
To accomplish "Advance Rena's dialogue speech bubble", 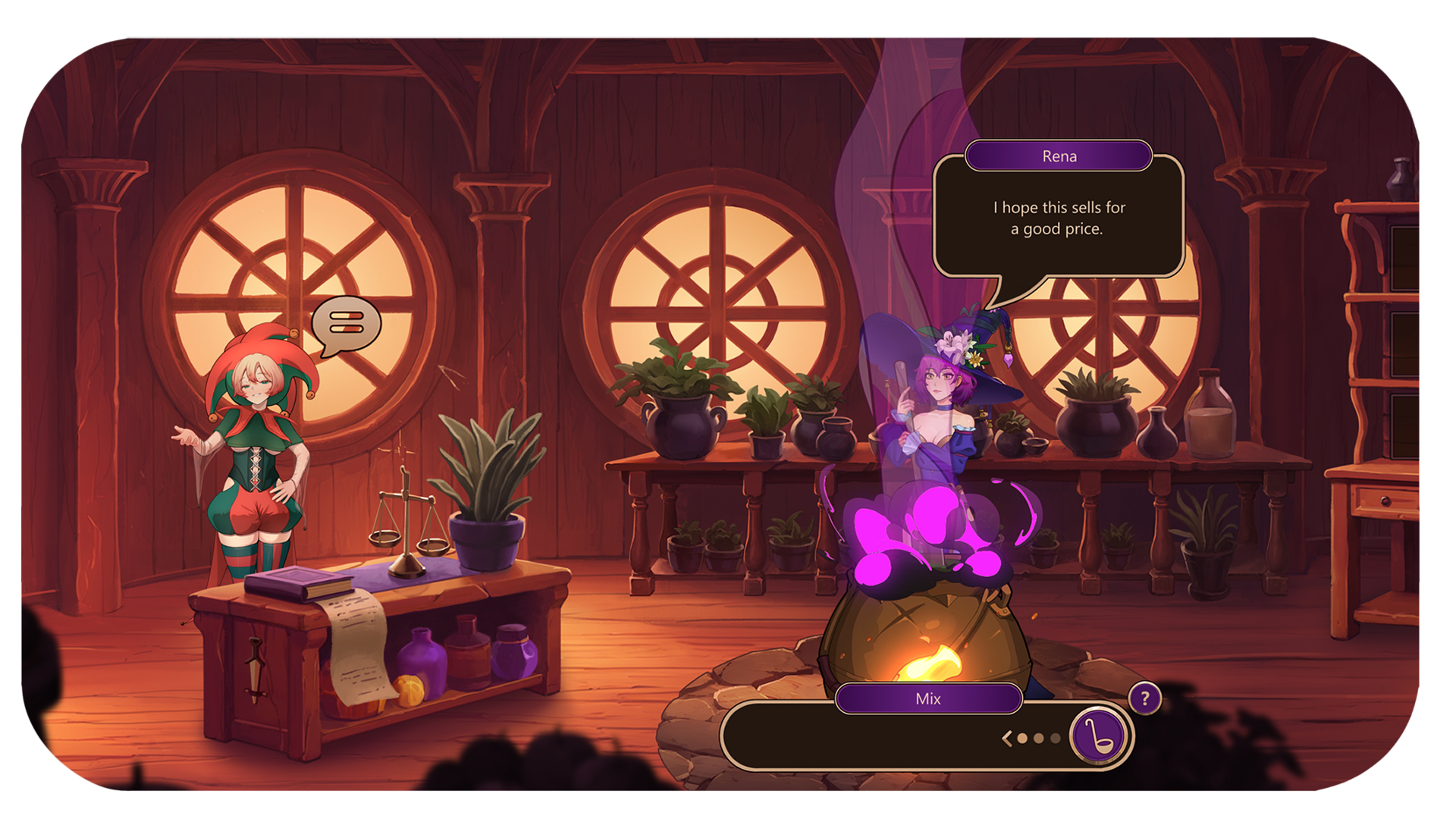I will point(1058,218).
